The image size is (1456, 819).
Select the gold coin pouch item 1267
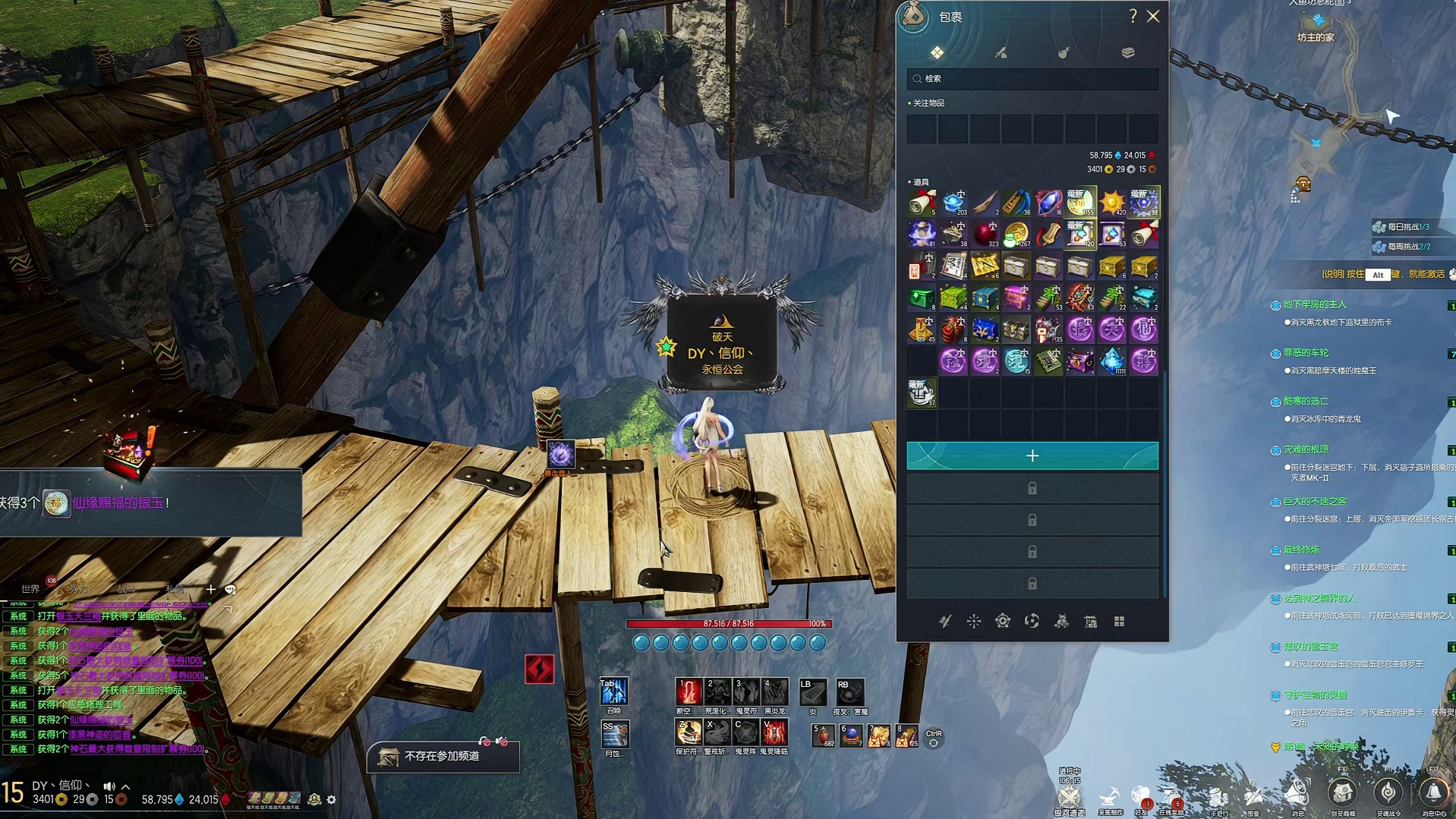point(1016,235)
